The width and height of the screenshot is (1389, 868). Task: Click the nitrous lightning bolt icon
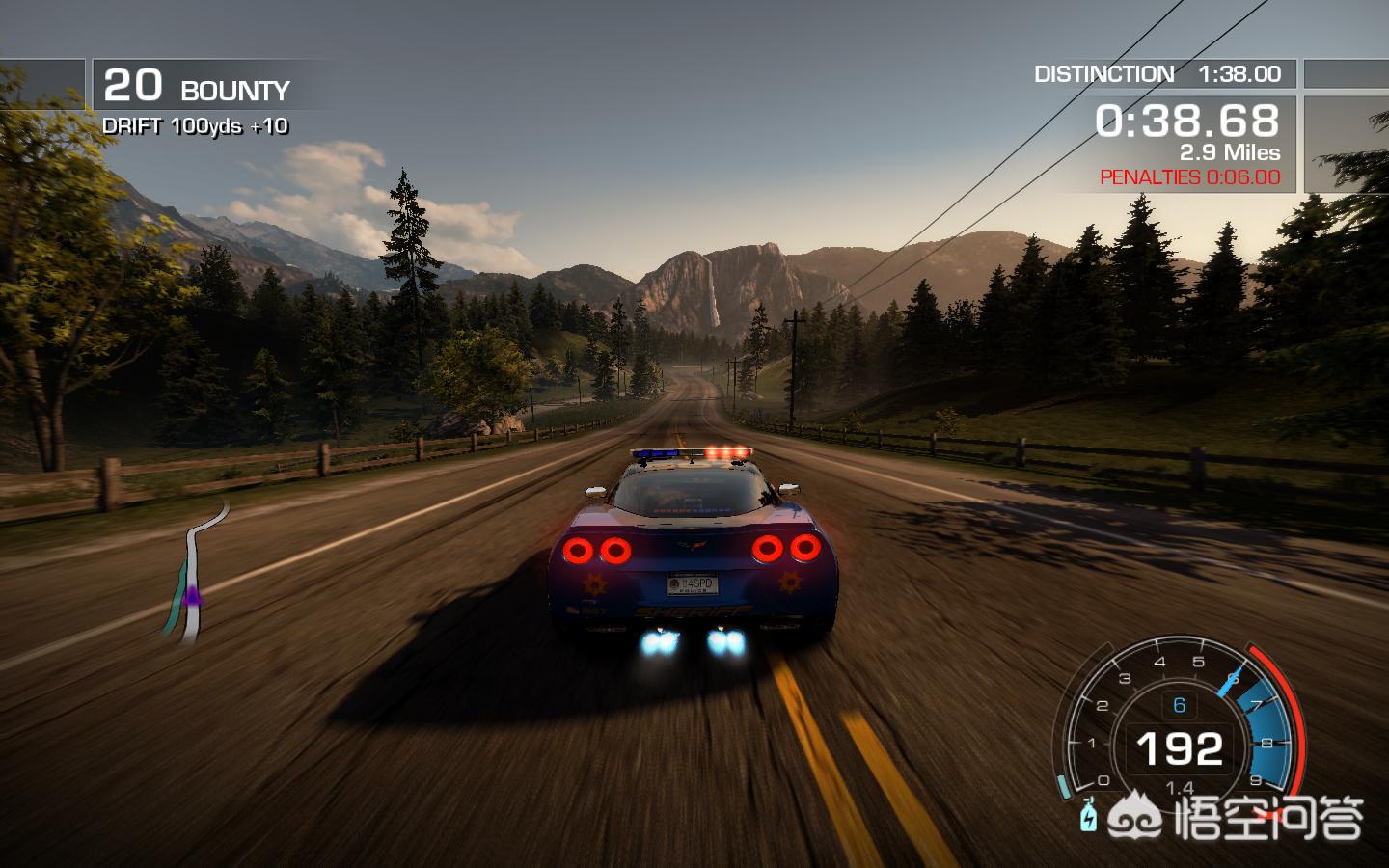coord(1089,816)
